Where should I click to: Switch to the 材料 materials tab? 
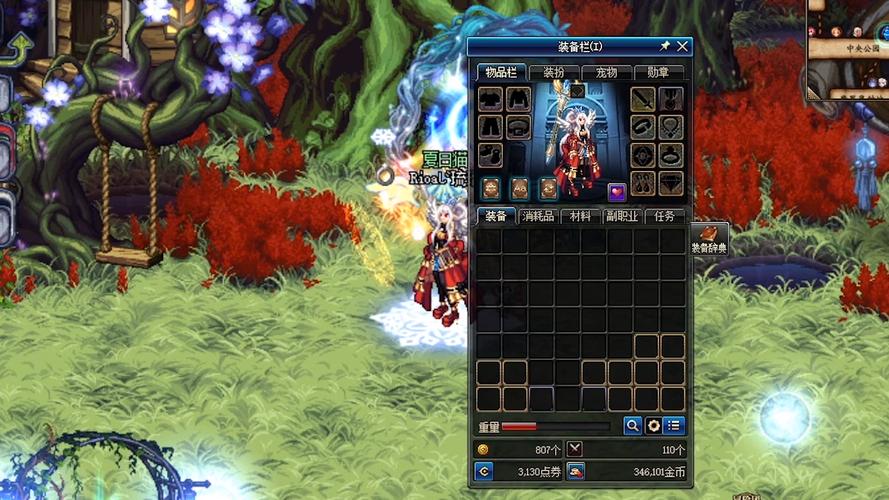point(579,216)
